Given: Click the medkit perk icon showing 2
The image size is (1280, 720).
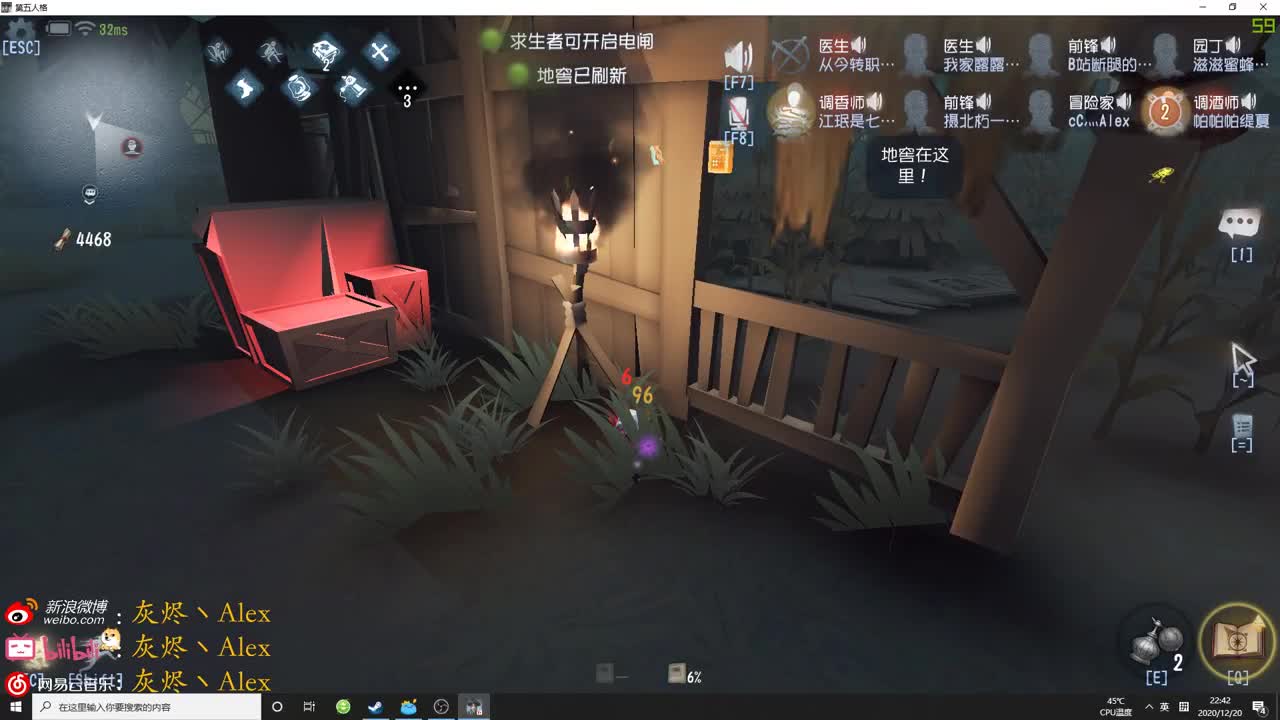Looking at the screenshot, I should coord(325,52).
